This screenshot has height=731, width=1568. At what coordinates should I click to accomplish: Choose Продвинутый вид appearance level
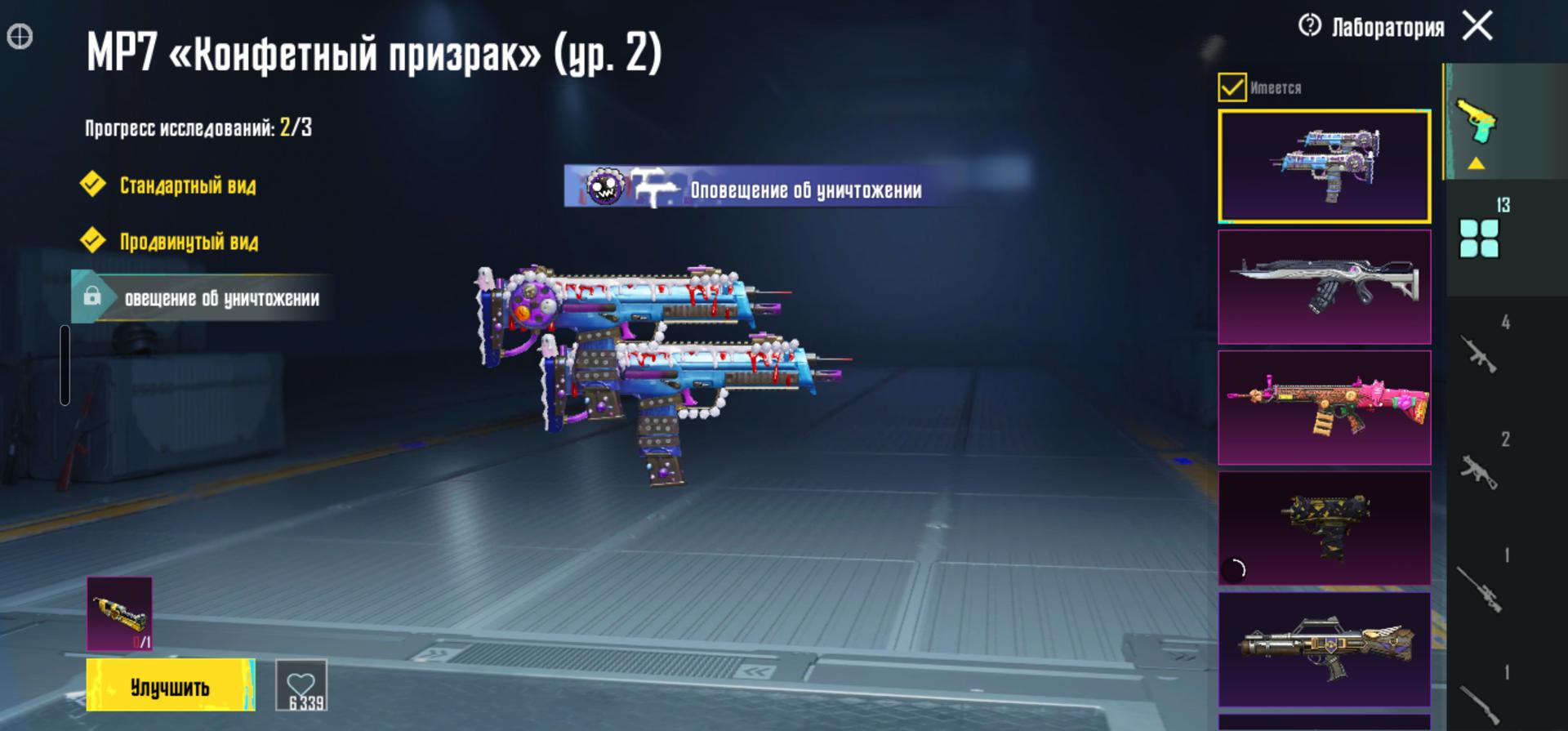pyautogui.click(x=189, y=242)
